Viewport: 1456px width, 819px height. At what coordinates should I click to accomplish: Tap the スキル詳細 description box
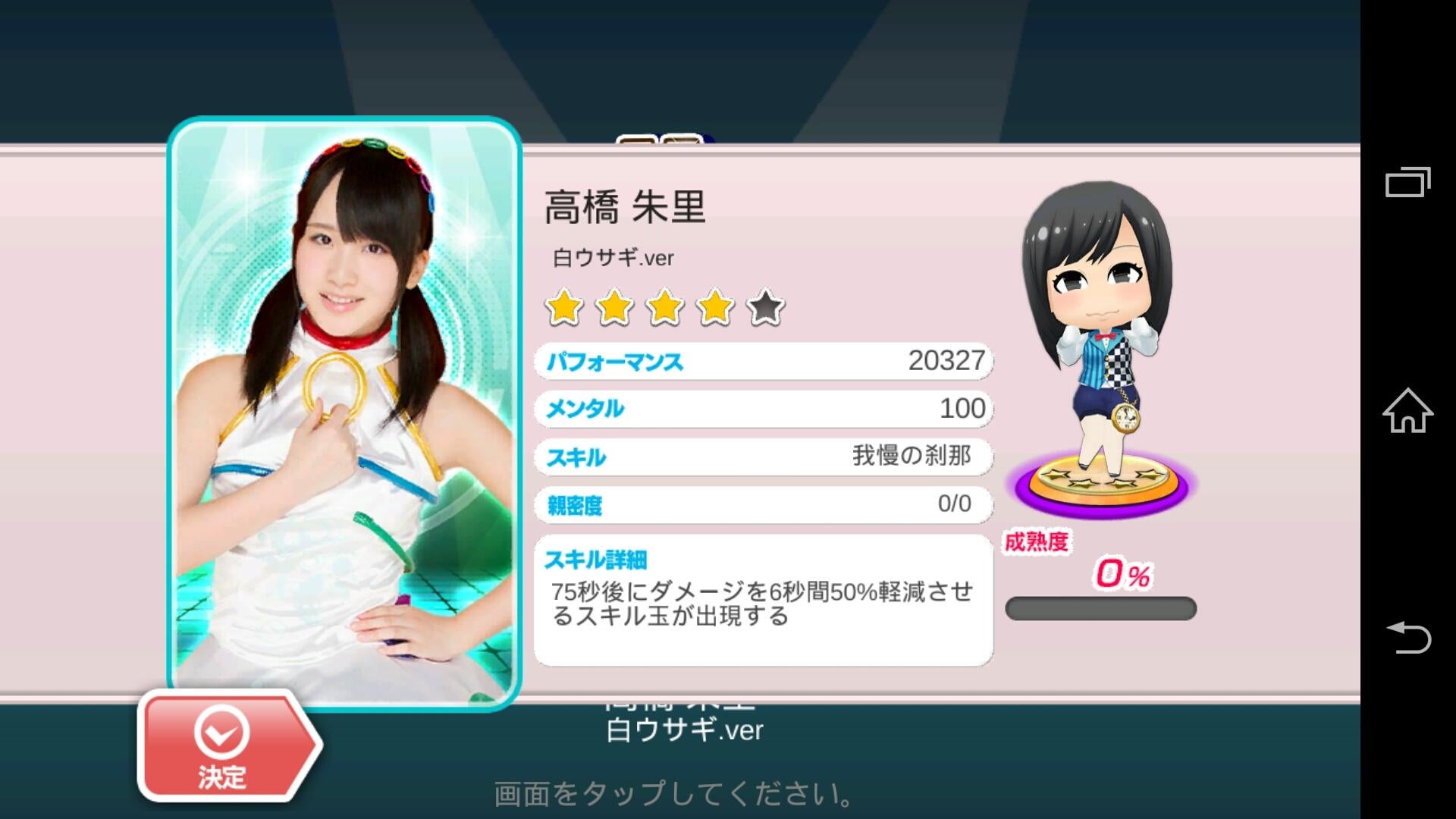[763, 601]
